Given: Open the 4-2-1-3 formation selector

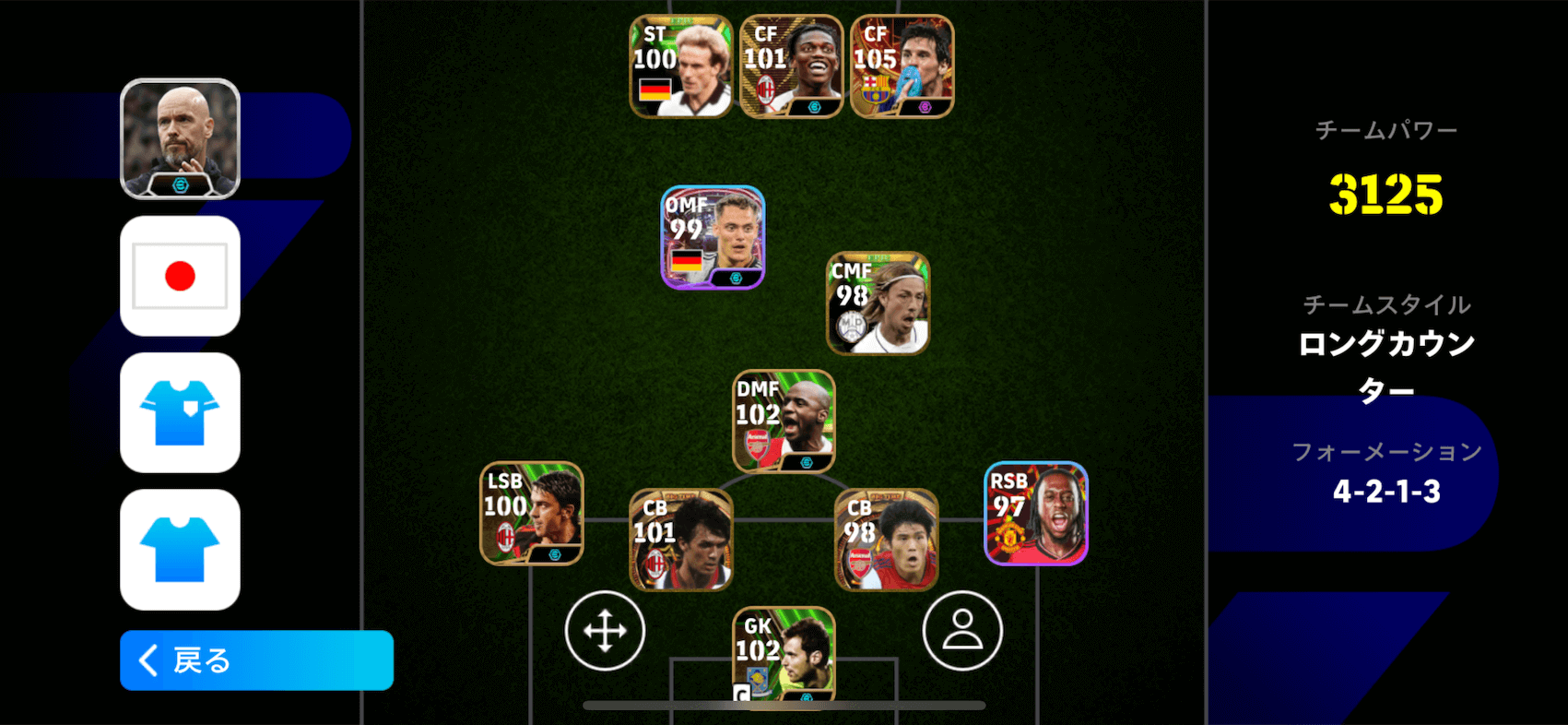Looking at the screenshot, I should coord(1387,492).
